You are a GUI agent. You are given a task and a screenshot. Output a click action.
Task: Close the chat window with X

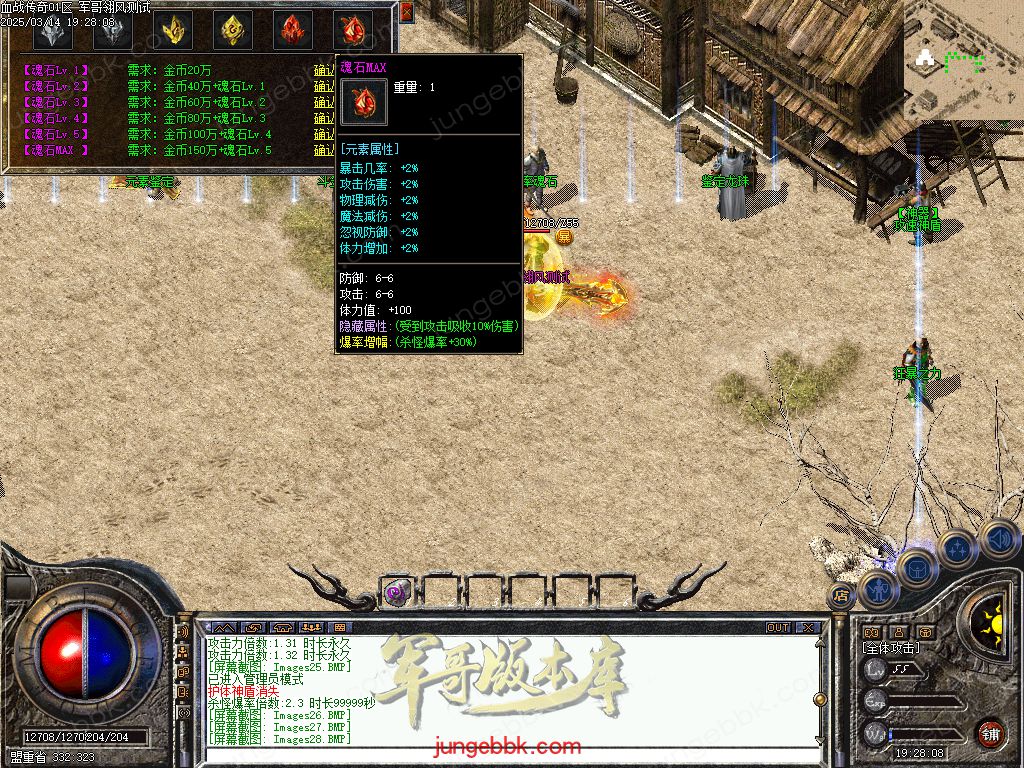tap(807, 628)
